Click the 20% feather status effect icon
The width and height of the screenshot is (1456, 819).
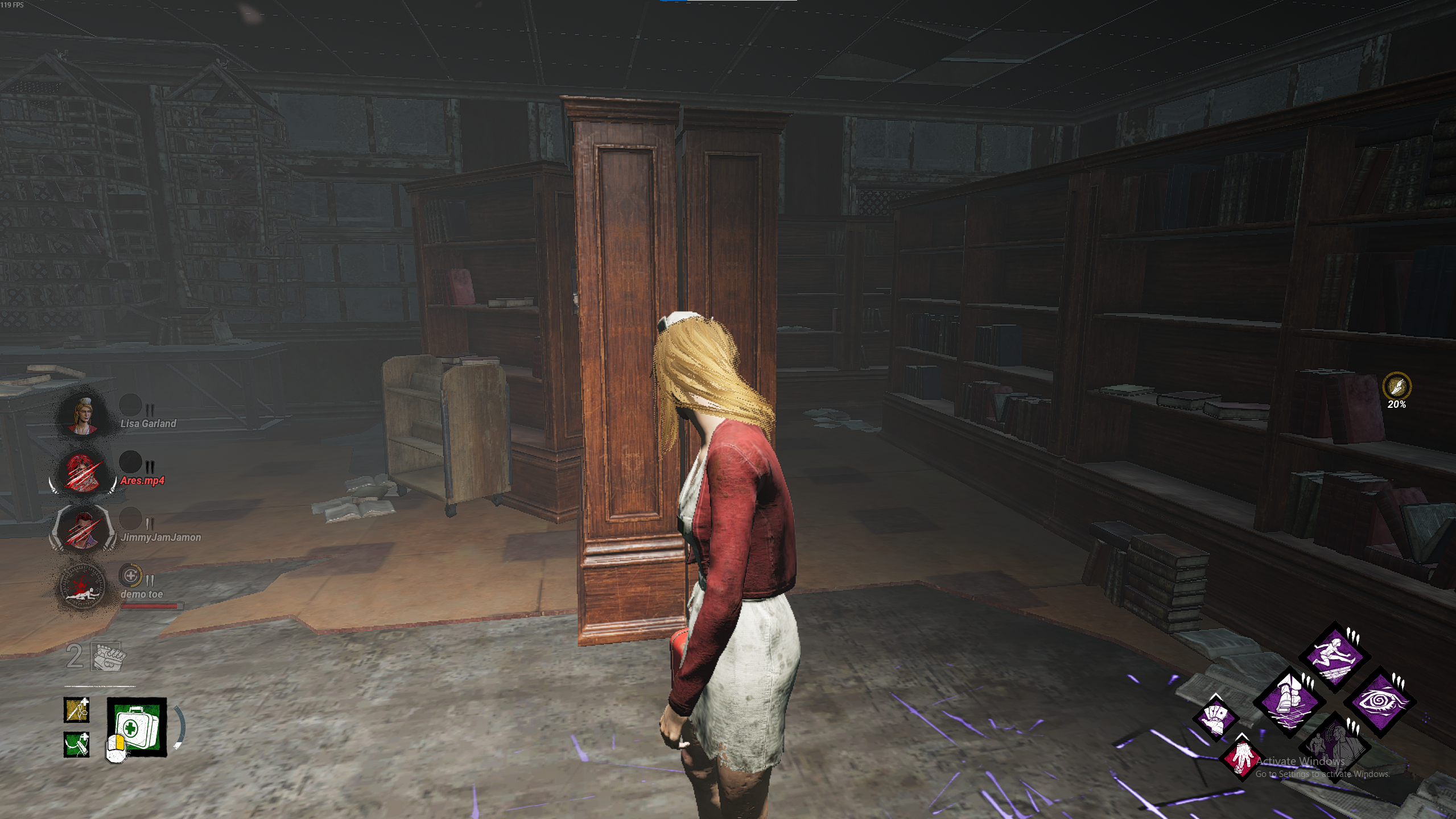[1396, 387]
